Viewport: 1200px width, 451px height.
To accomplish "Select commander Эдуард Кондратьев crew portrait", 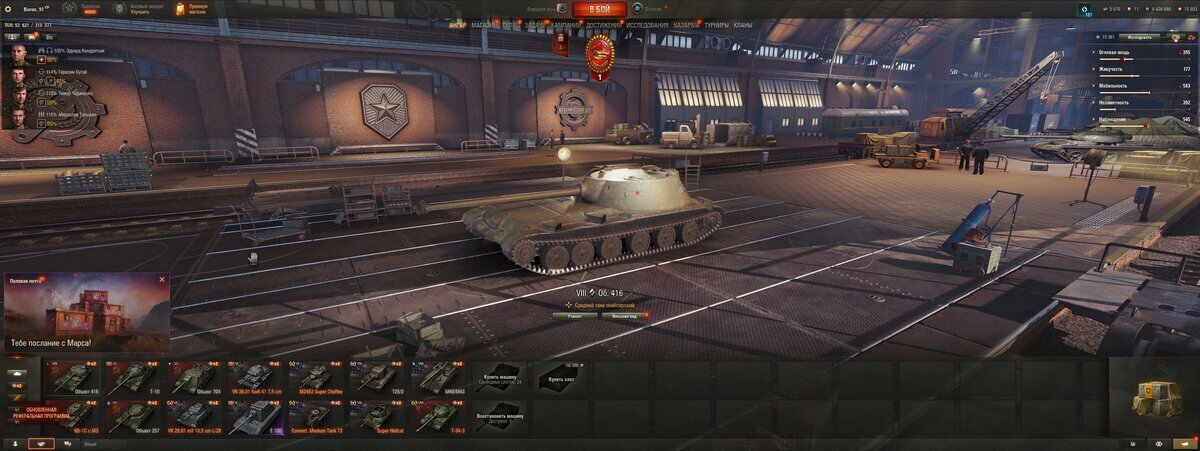I will 20,54.
